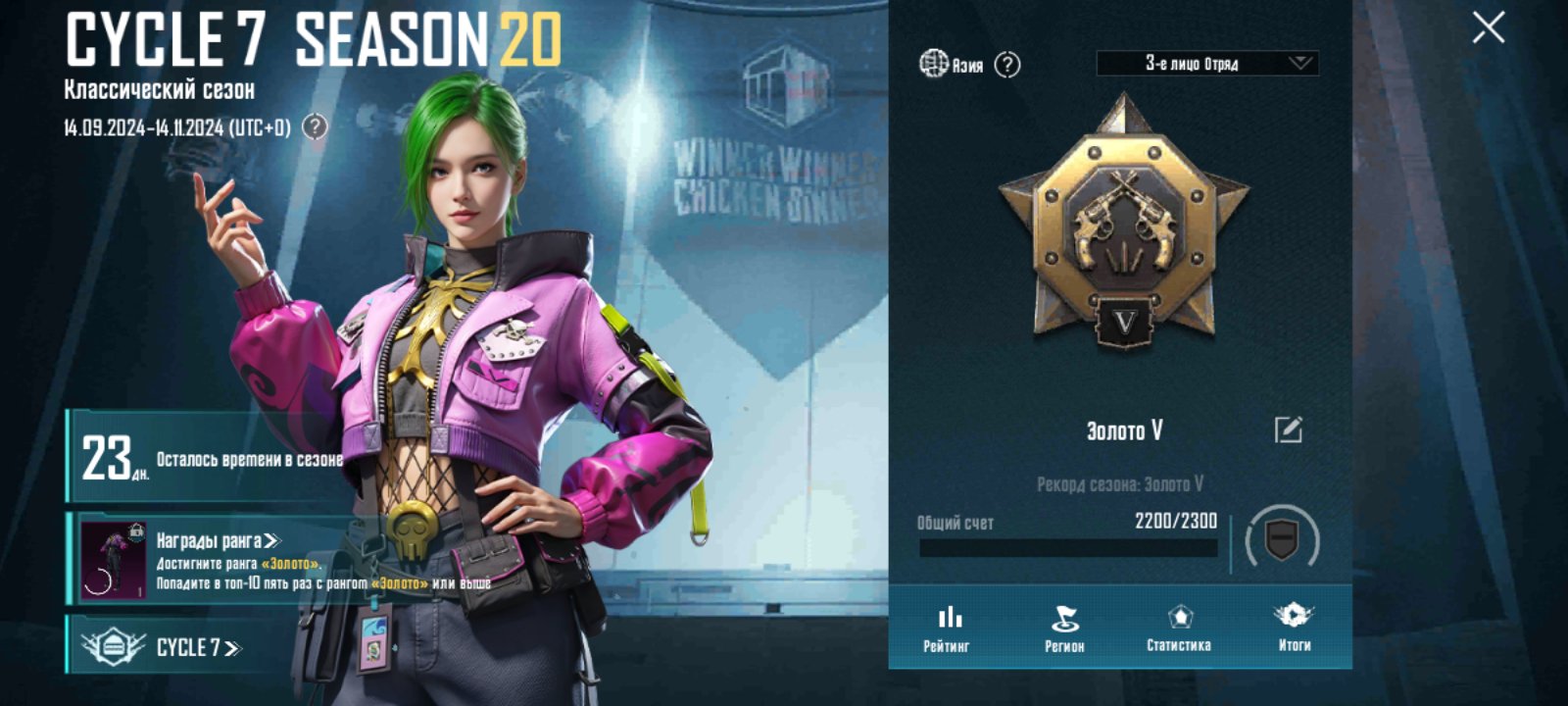Click the question mark next to Азия
The height and width of the screenshot is (706, 1568).
pyautogui.click(x=1007, y=65)
